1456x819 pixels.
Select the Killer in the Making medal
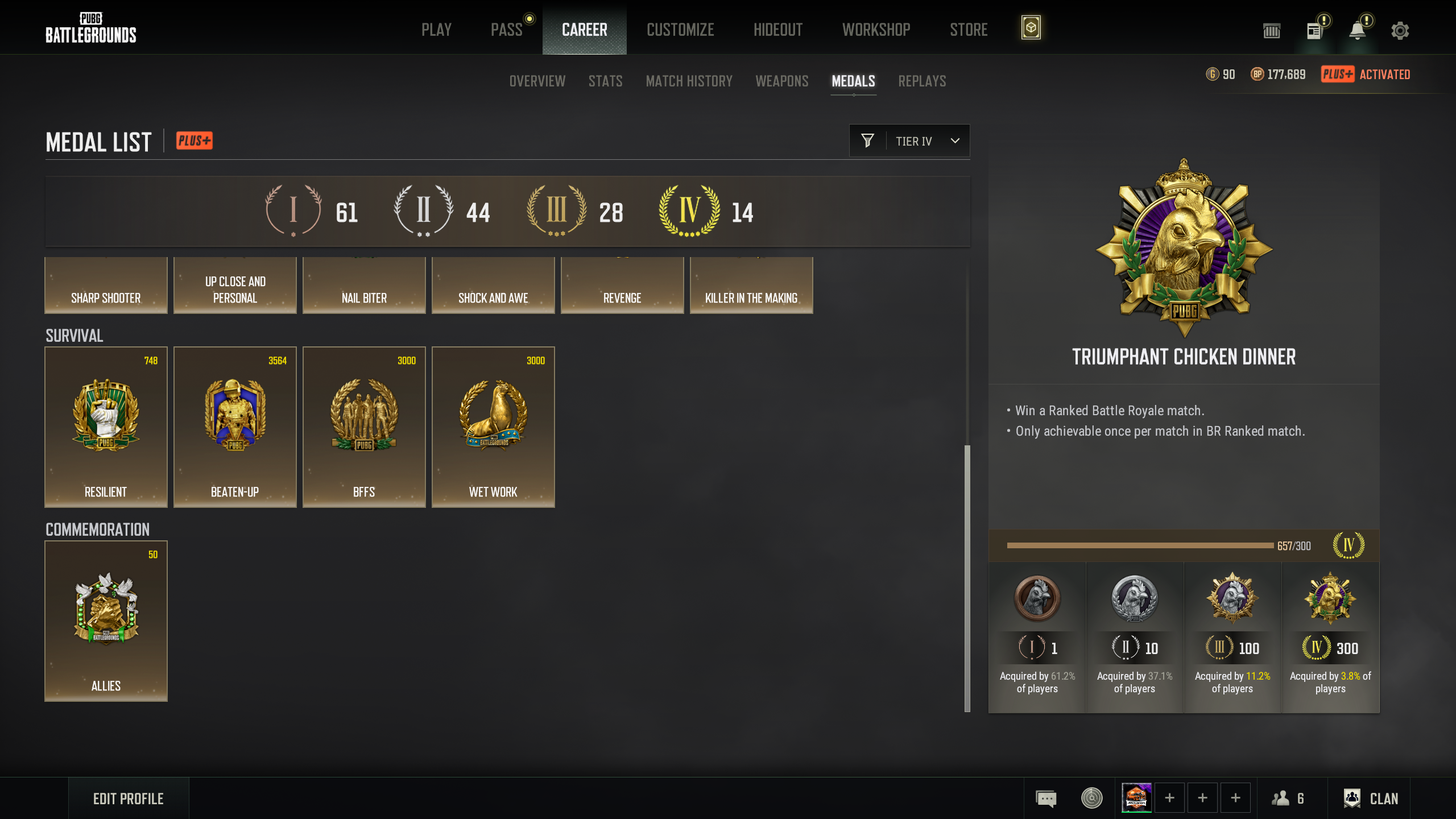tap(751, 286)
